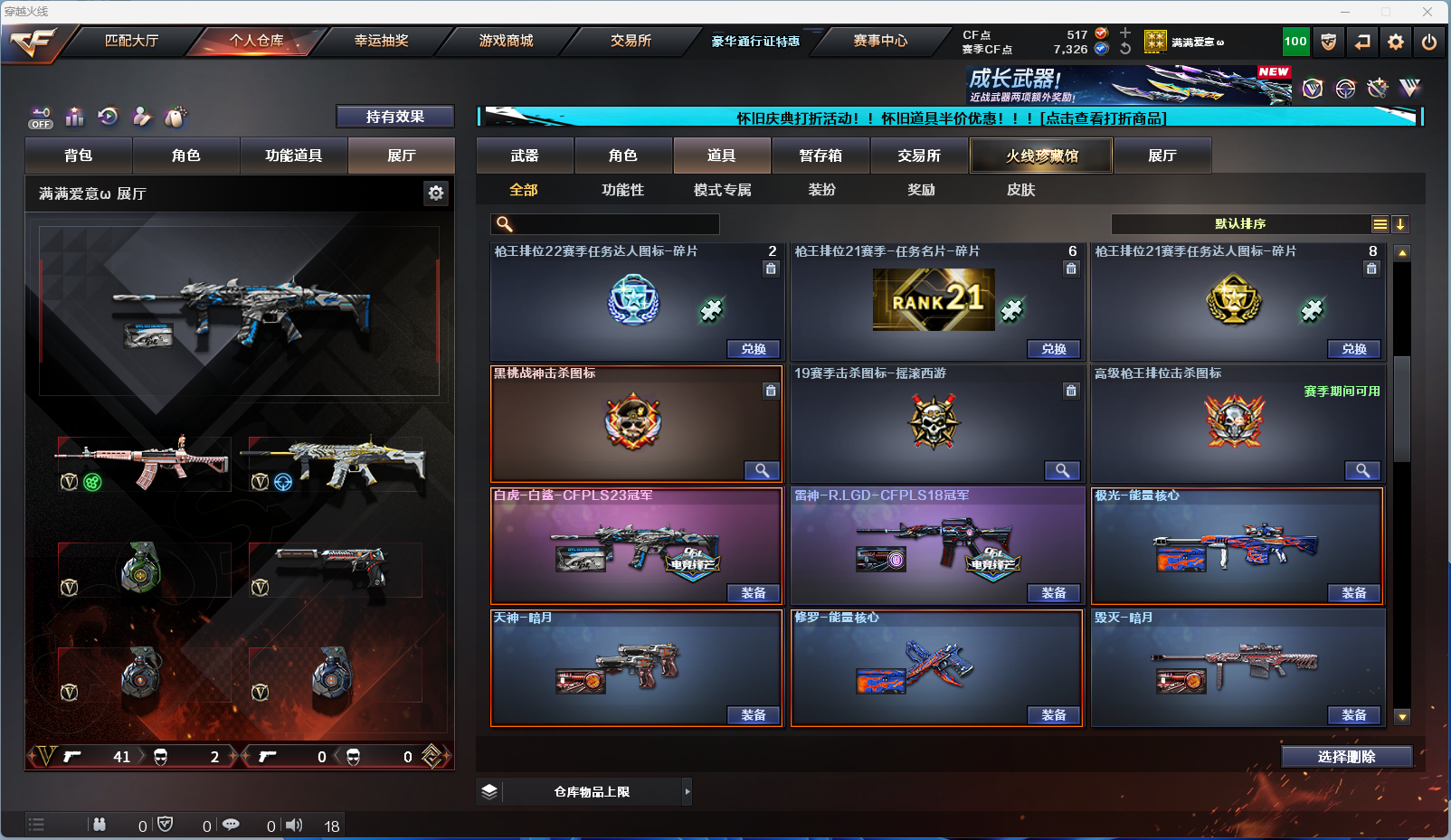
Task: Select the 黑桃战神击杀图标 item
Action: [x=635, y=423]
